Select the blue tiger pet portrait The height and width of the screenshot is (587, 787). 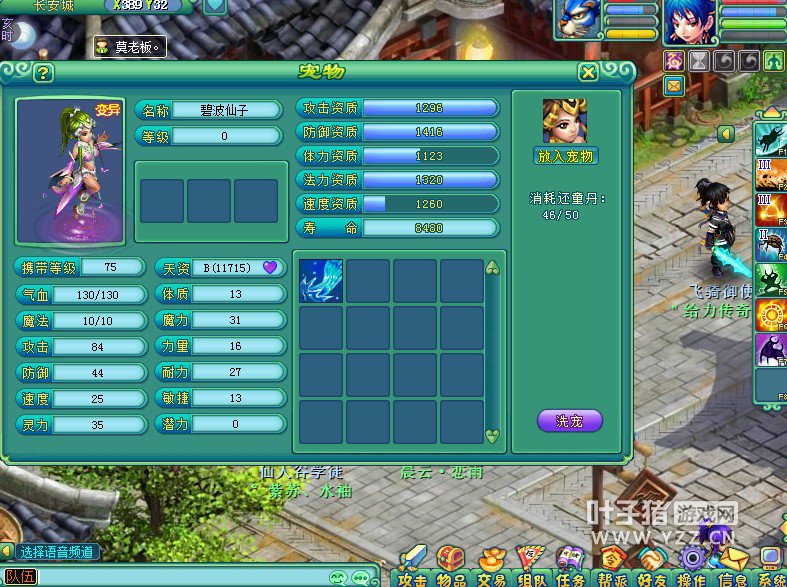tap(578, 21)
